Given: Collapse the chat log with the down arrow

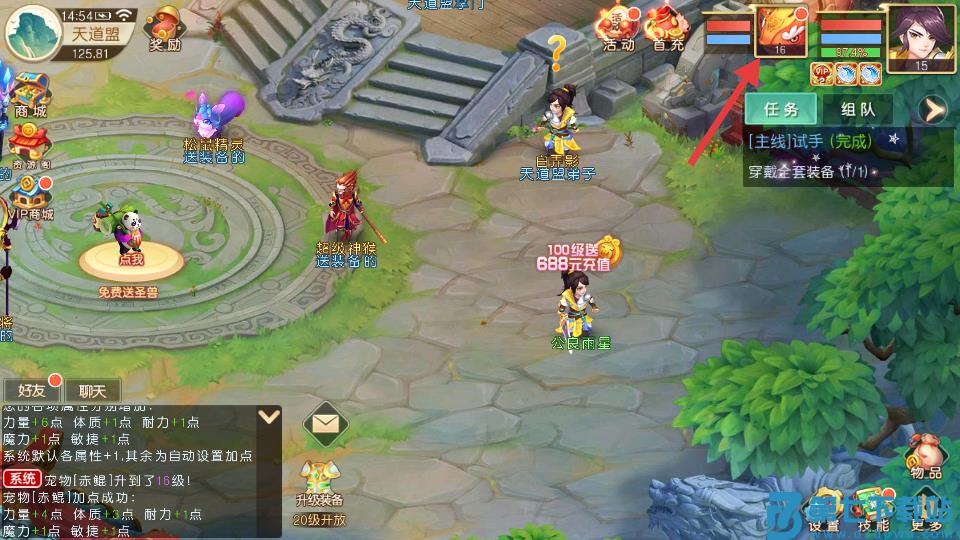Looking at the screenshot, I should [268, 416].
